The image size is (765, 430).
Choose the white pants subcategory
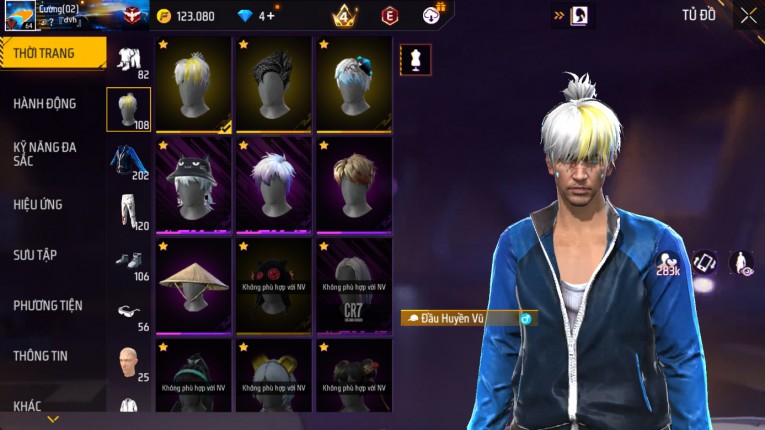[128, 210]
